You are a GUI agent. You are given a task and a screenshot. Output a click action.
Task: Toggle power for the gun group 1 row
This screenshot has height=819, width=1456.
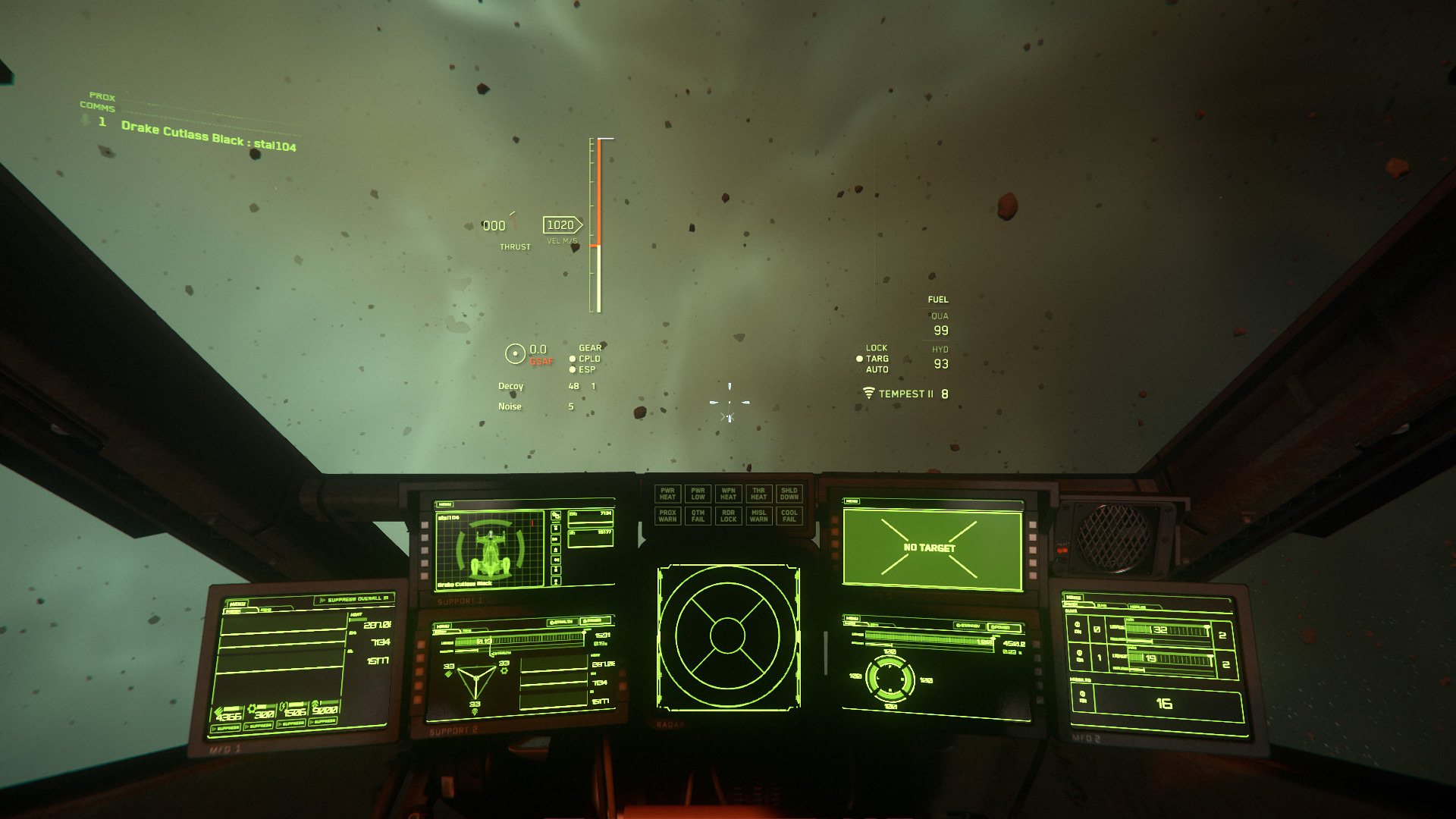tap(1078, 654)
